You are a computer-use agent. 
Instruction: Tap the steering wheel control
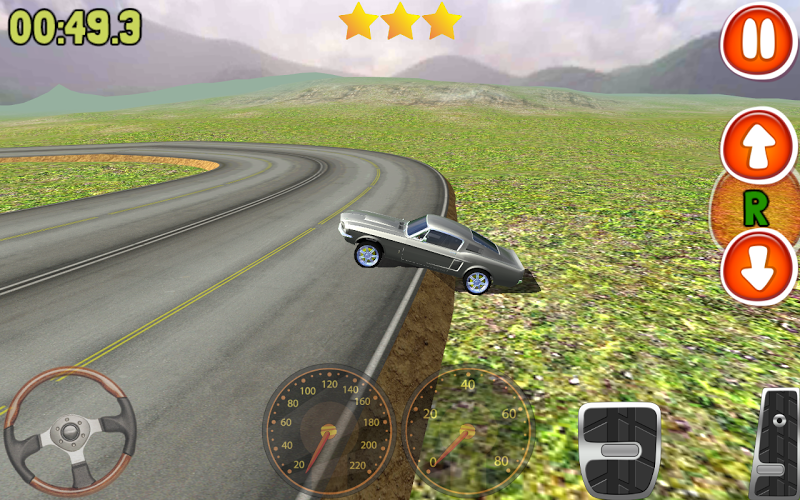70,432
